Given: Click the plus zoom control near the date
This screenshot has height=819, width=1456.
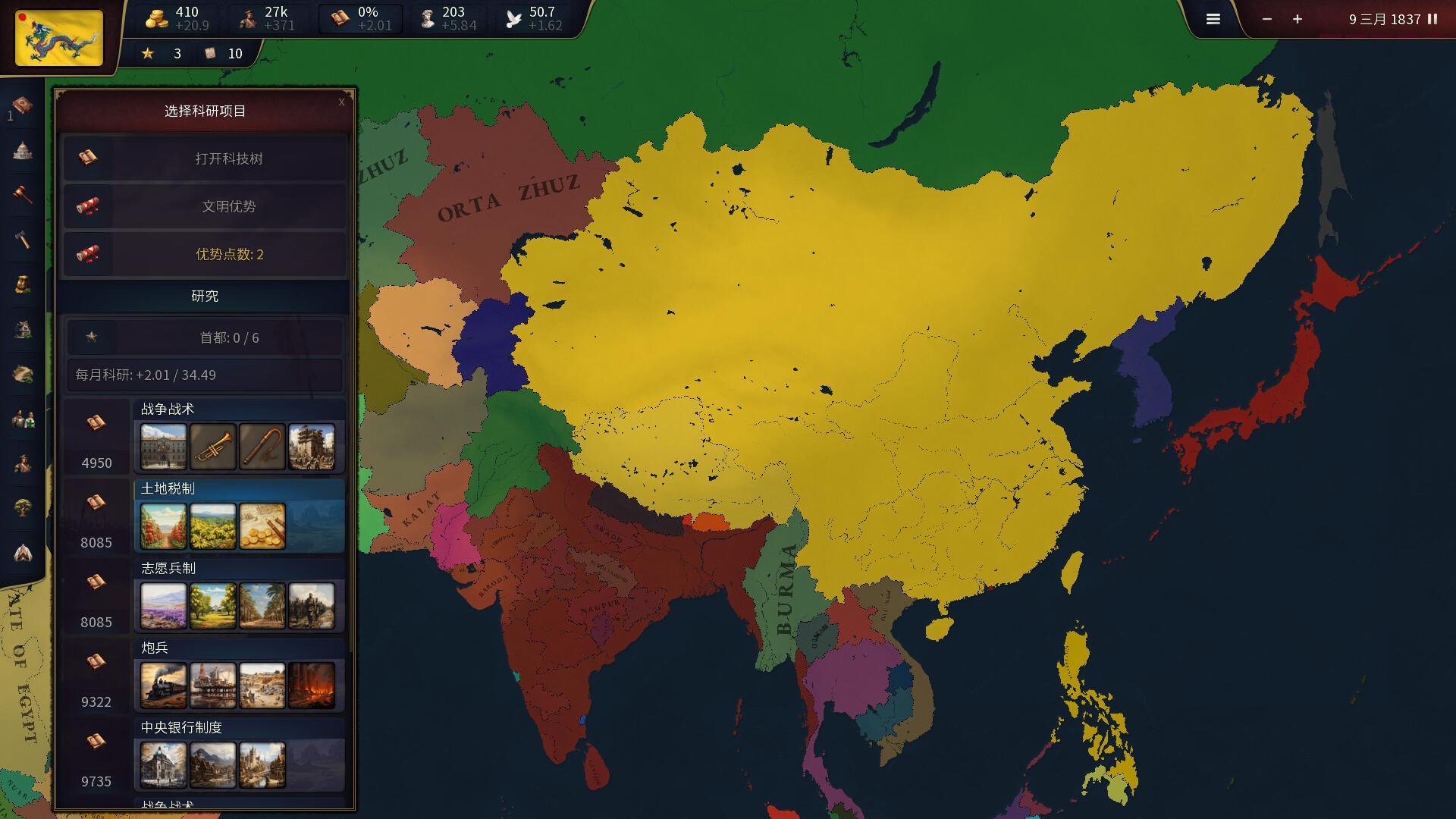Looking at the screenshot, I should [x=1297, y=19].
